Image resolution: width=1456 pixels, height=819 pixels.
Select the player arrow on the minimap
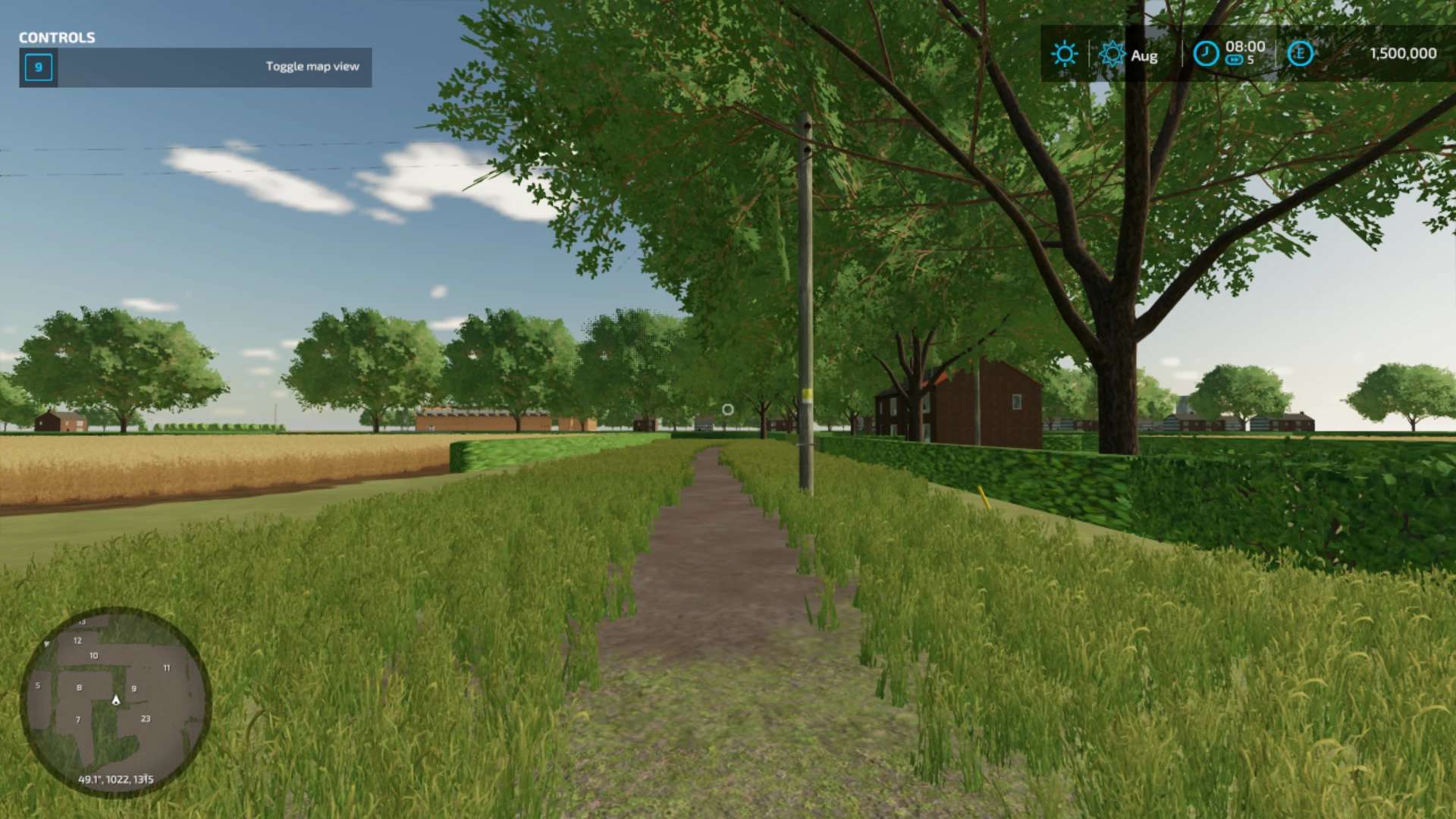116,700
